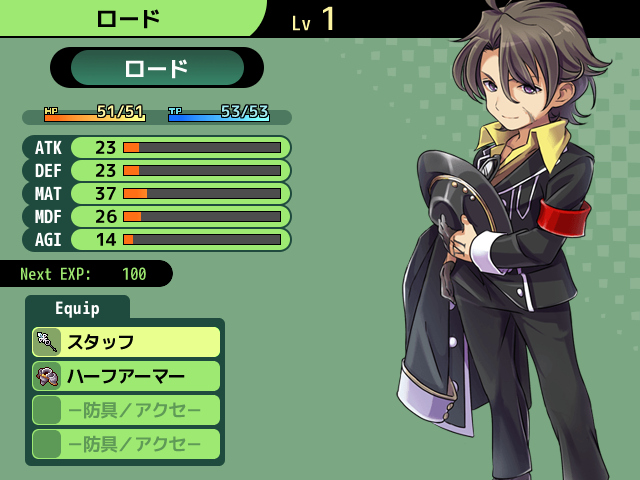The height and width of the screenshot is (480, 640).
Task: Select the スタッフ weapon slot
Action: coord(126,342)
